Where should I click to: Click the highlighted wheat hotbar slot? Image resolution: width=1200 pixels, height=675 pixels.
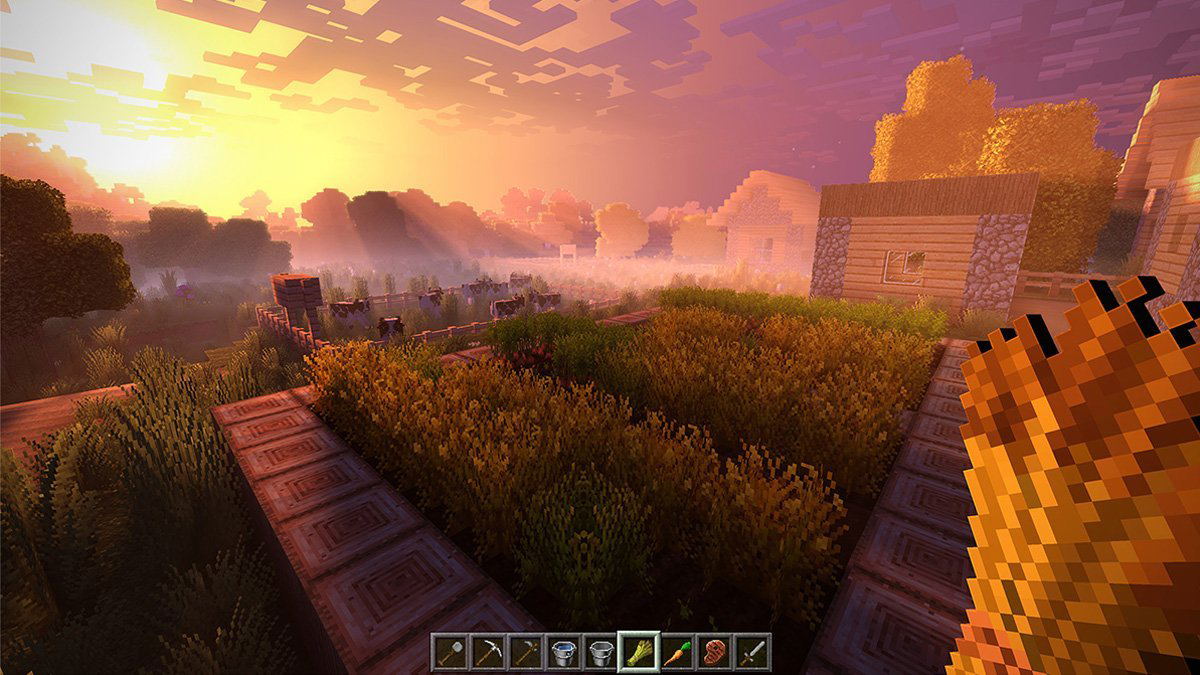(x=638, y=652)
